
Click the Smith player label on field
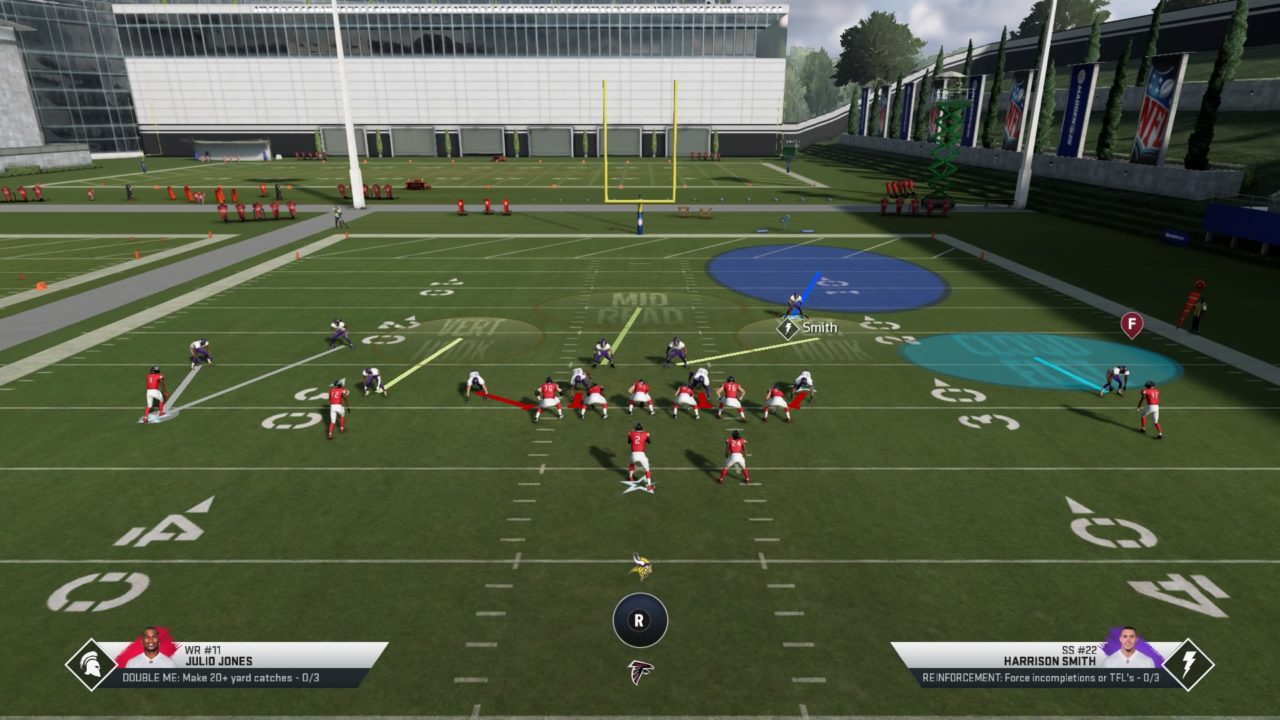click(818, 328)
